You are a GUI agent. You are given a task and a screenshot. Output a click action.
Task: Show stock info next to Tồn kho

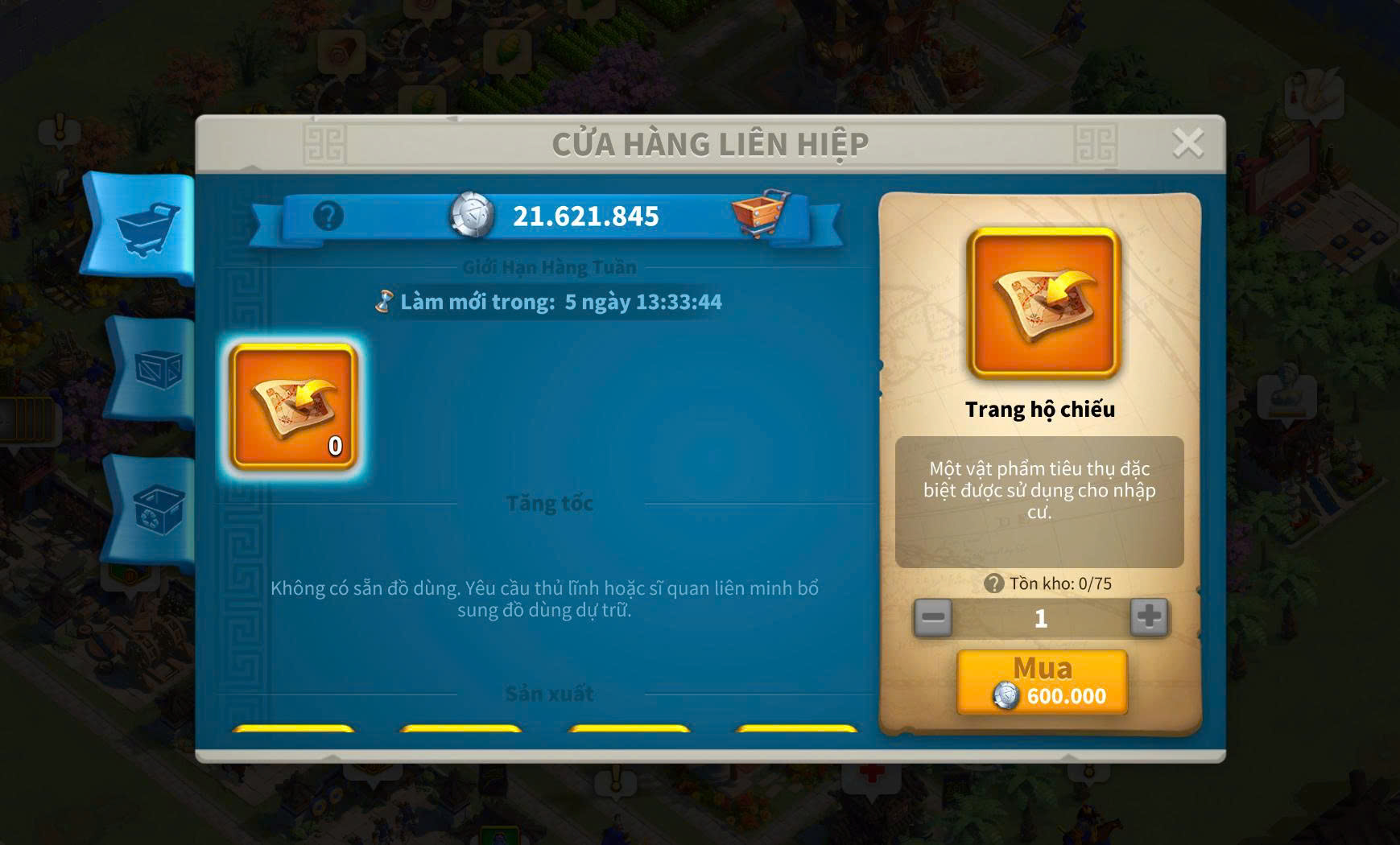coord(994,583)
